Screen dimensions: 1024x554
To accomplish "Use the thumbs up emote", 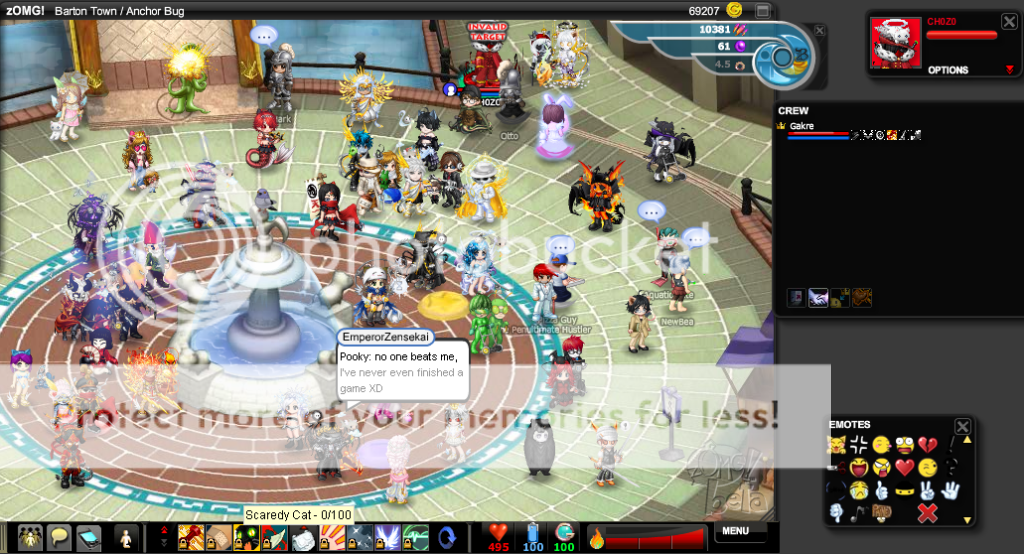I will [x=881, y=490].
